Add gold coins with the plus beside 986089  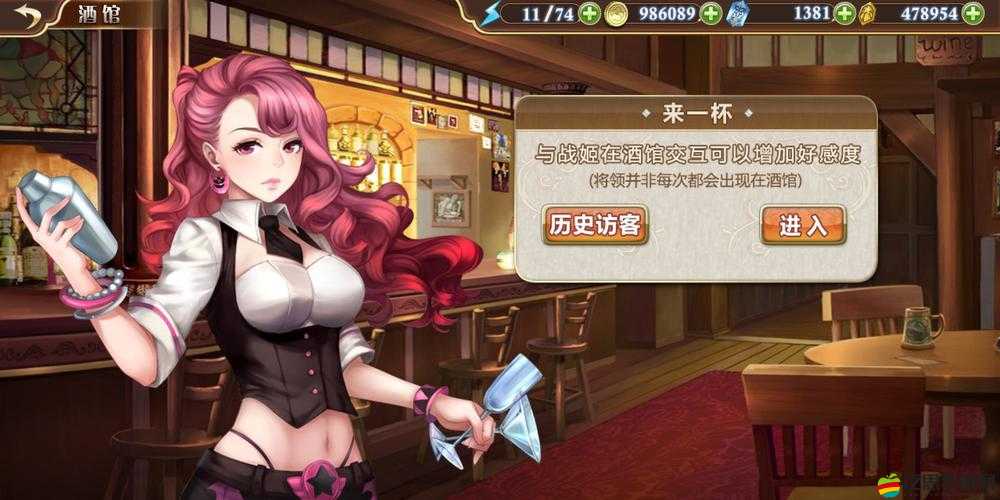pyautogui.click(x=711, y=13)
